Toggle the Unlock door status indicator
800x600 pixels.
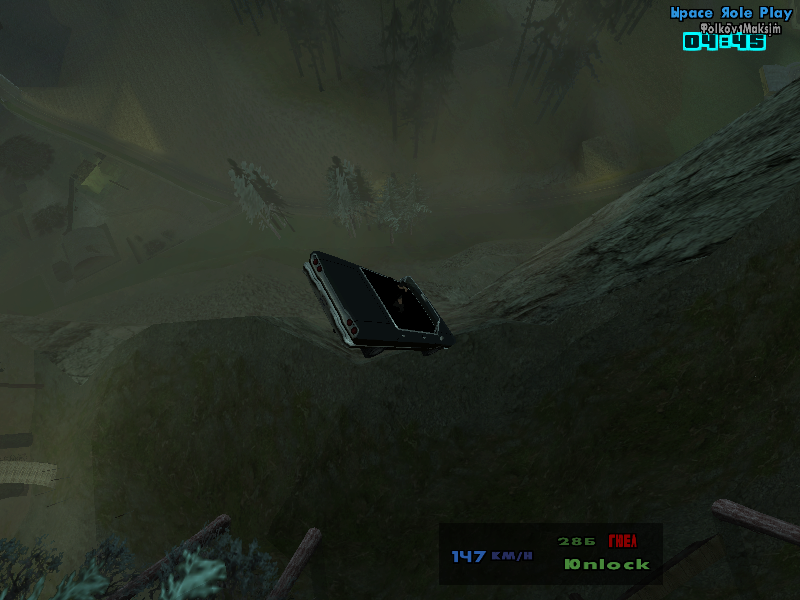pyautogui.click(x=606, y=564)
